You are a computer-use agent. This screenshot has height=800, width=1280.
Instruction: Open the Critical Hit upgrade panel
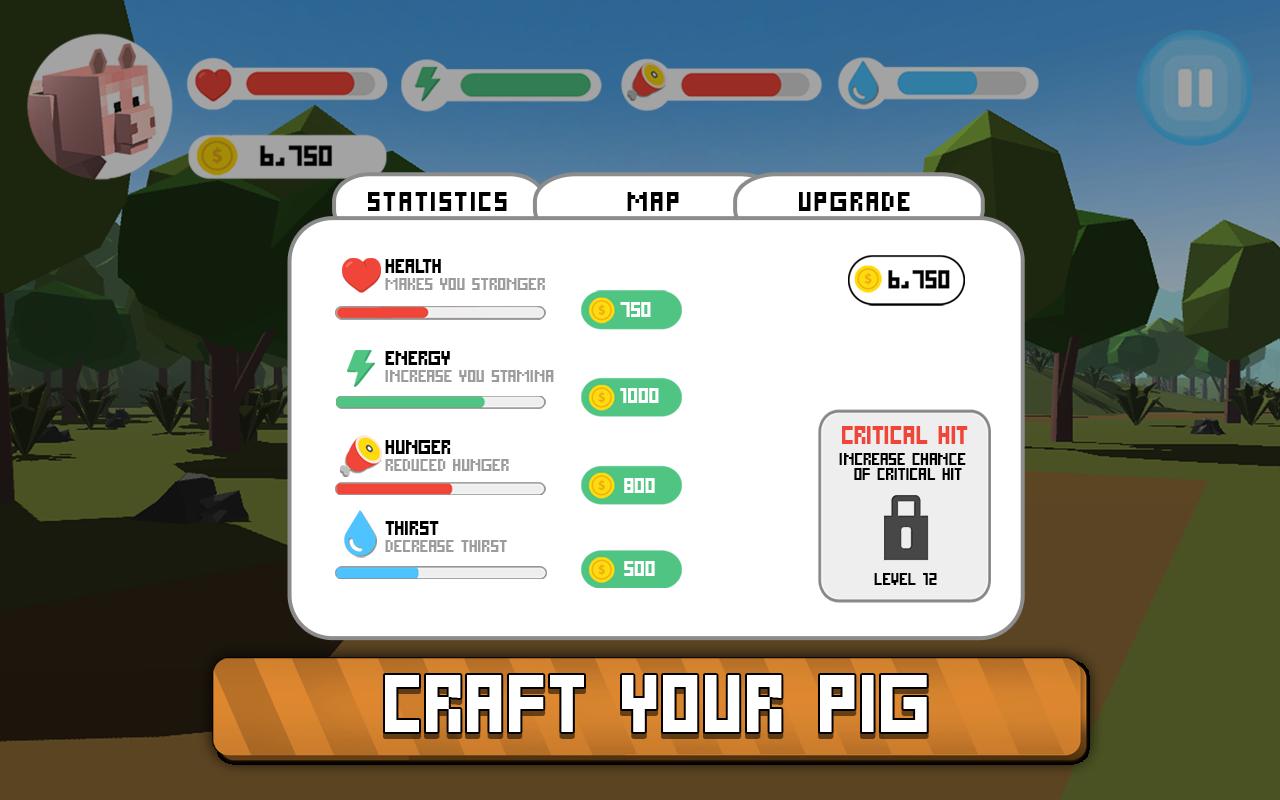pos(903,505)
